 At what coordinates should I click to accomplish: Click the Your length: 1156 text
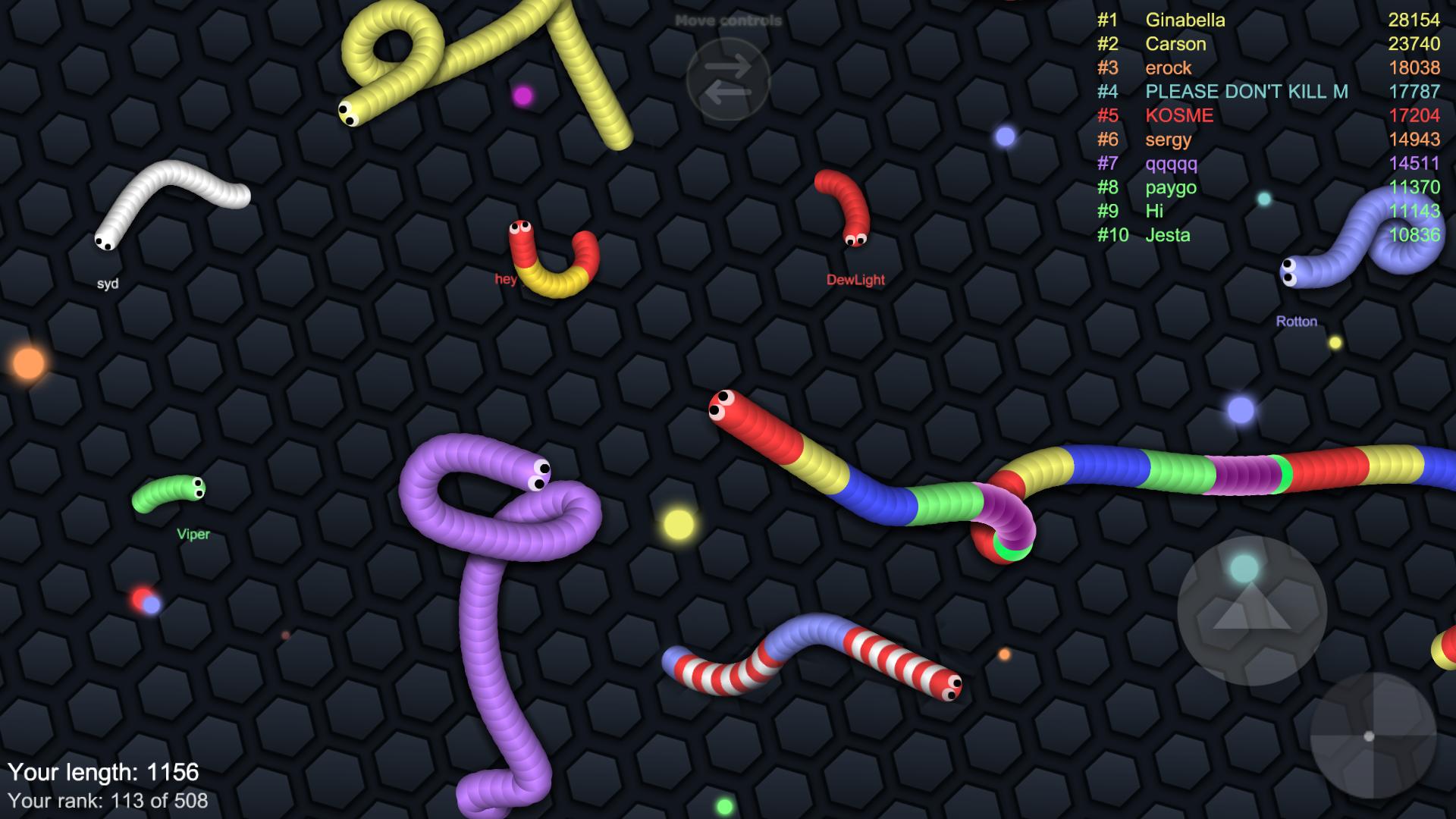click(x=106, y=771)
